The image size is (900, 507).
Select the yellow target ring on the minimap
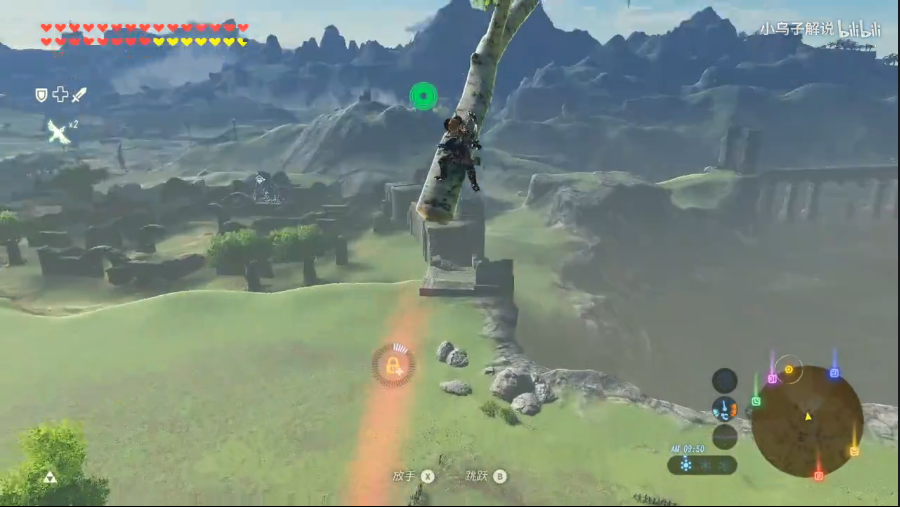click(789, 370)
